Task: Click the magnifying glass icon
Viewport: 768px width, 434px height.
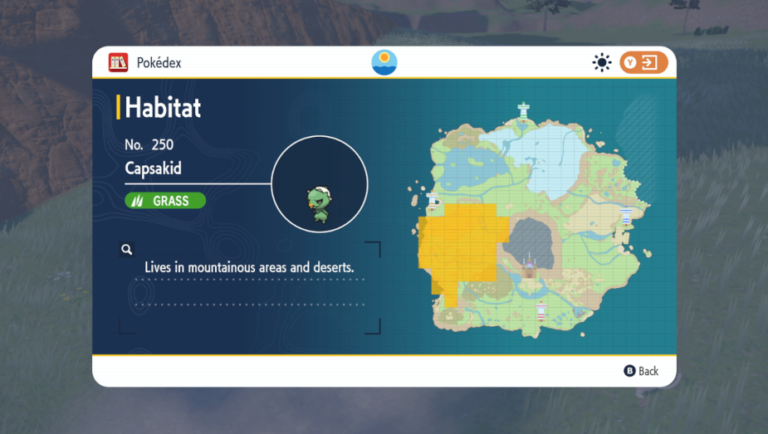Action: click(127, 249)
